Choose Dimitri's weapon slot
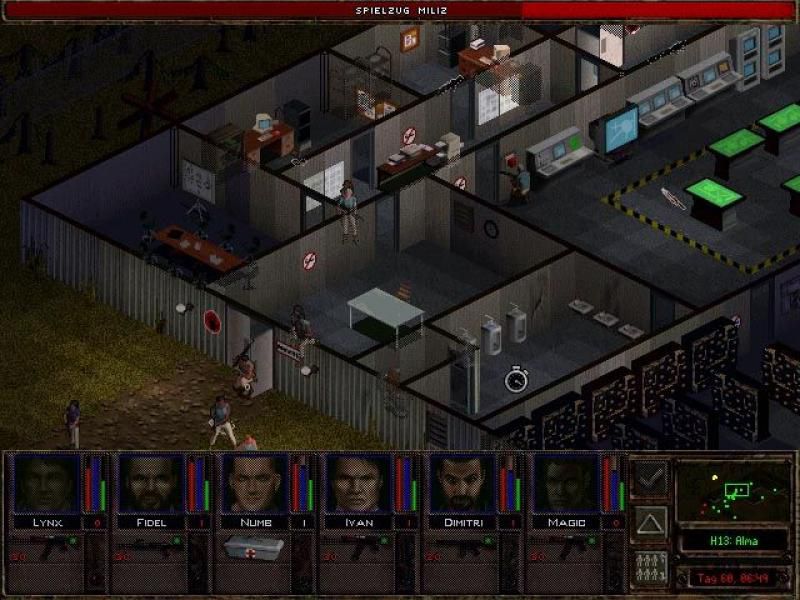800x600 pixels. 462,547
